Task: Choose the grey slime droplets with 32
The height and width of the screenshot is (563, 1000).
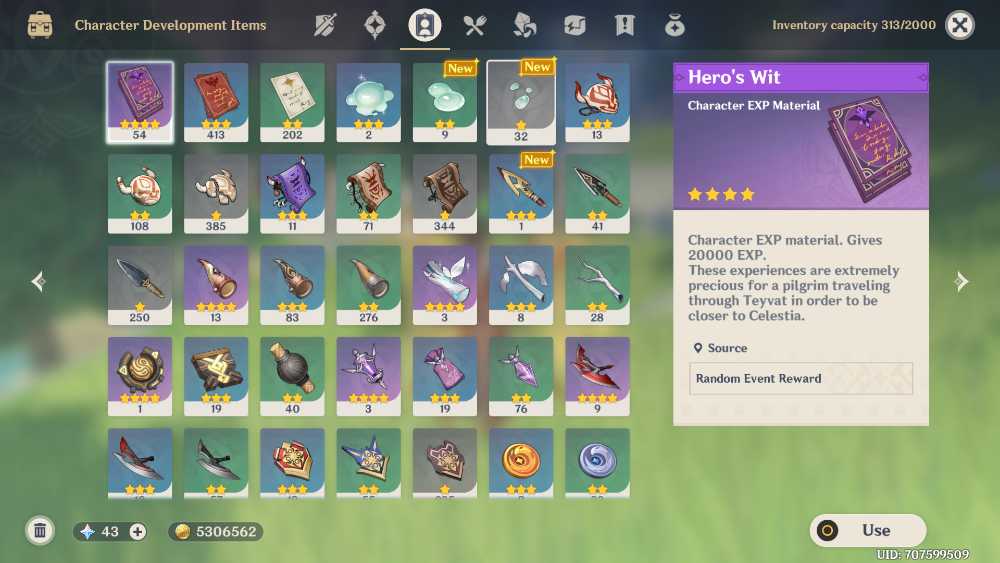Action: (520, 102)
